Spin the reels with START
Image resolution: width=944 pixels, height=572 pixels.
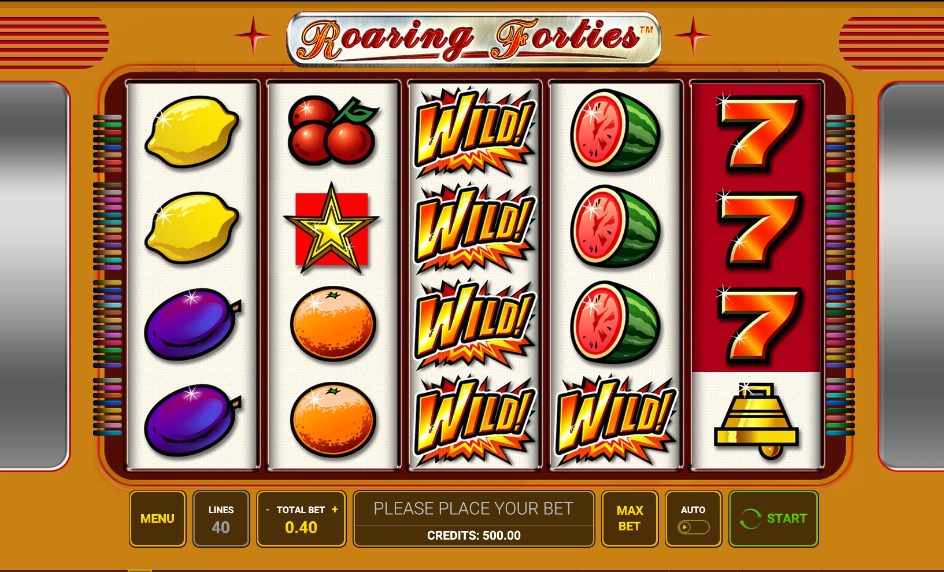pos(773,518)
